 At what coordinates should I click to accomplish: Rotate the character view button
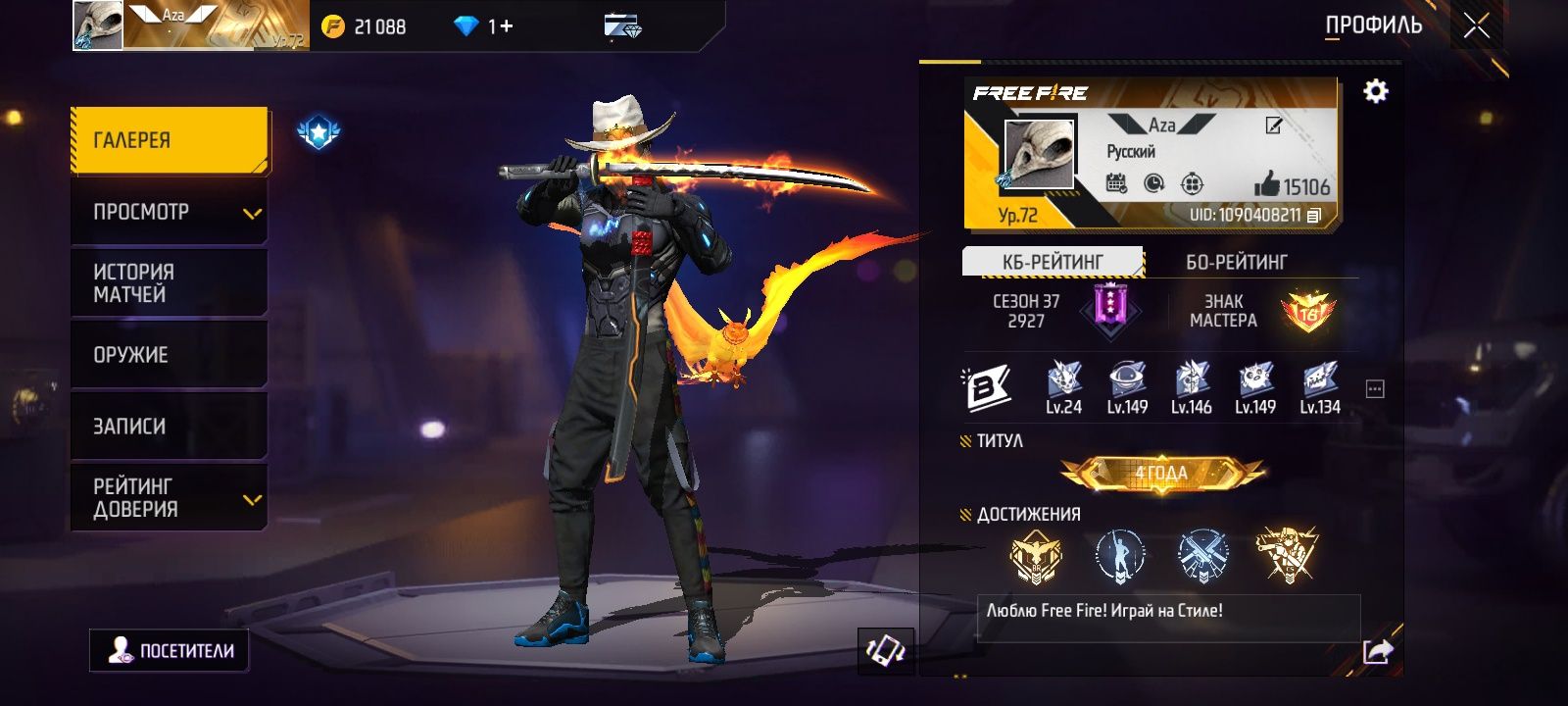coord(886,650)
